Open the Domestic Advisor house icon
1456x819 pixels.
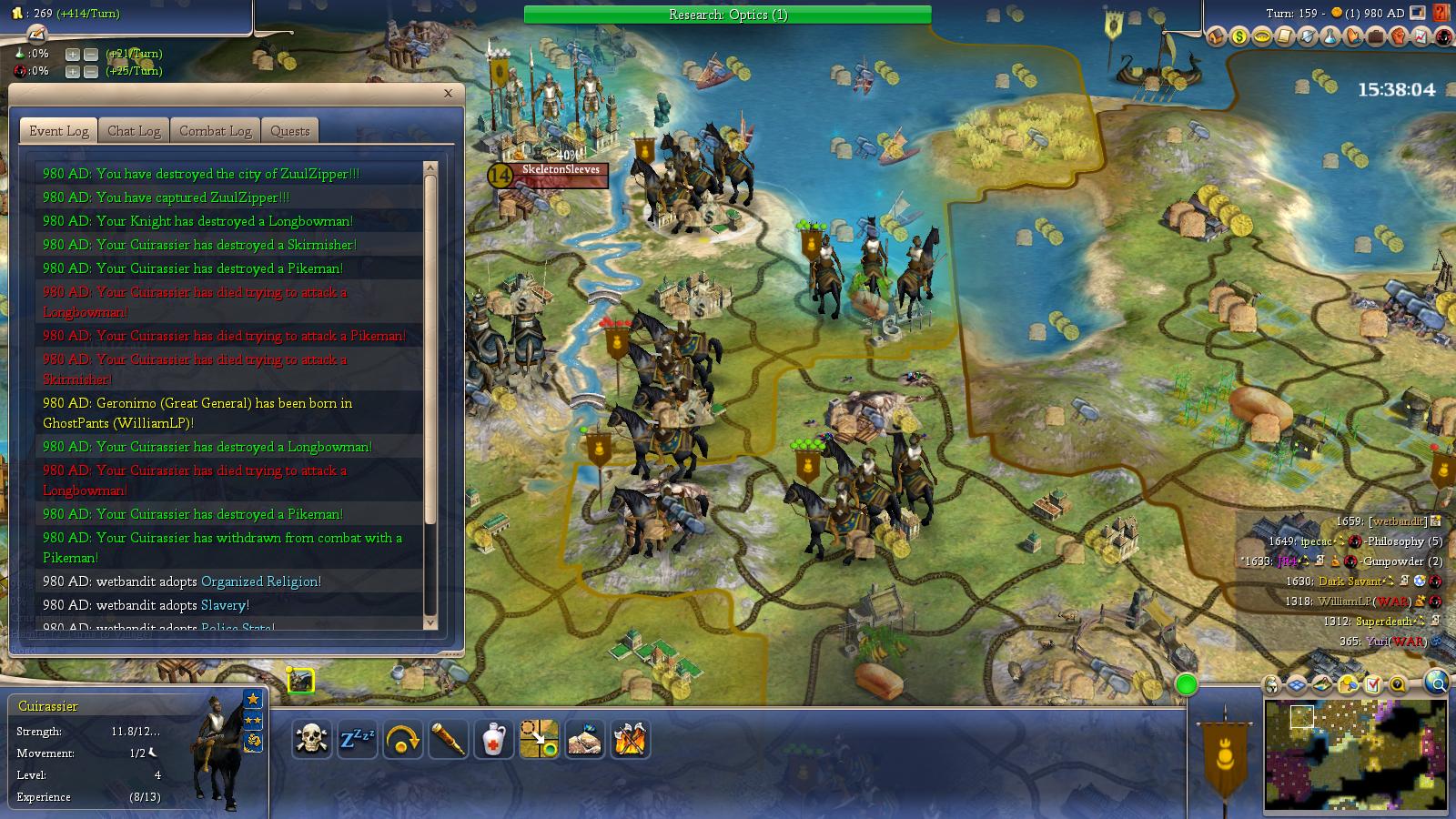tap(1217, 36)
